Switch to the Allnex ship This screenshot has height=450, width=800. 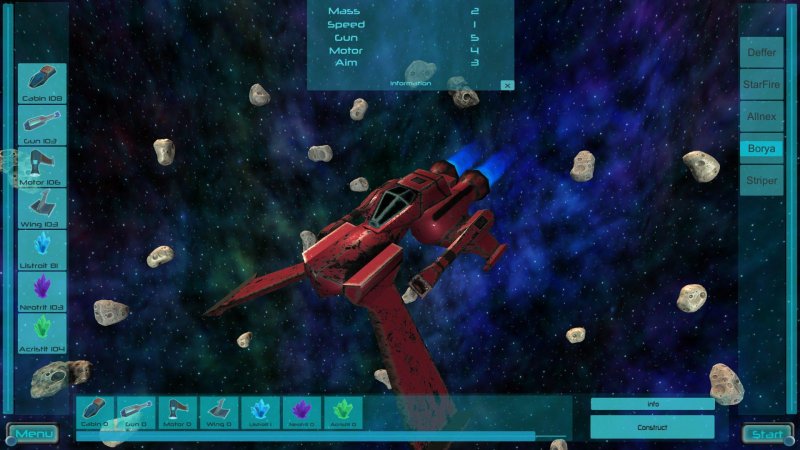coord(761,117)
